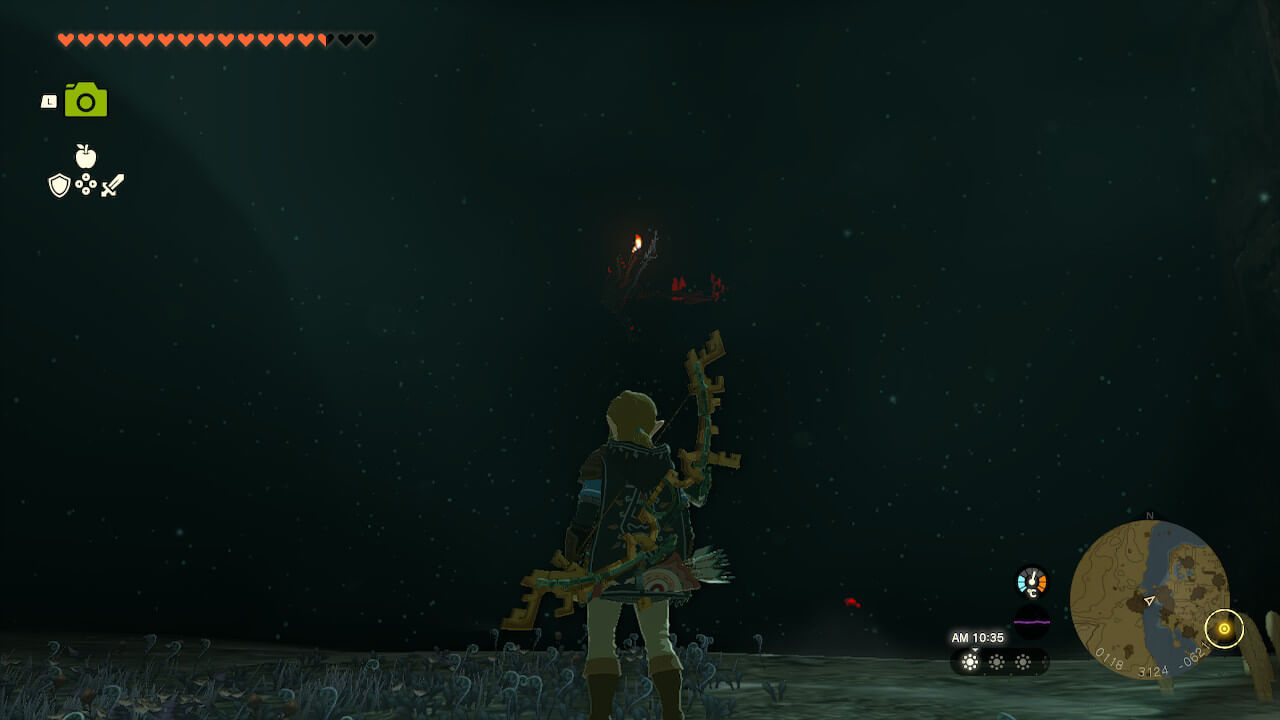This screenshot has width=1280, height=720.
Task: Open the apple materials quick menu
Action: click(86, 156)
